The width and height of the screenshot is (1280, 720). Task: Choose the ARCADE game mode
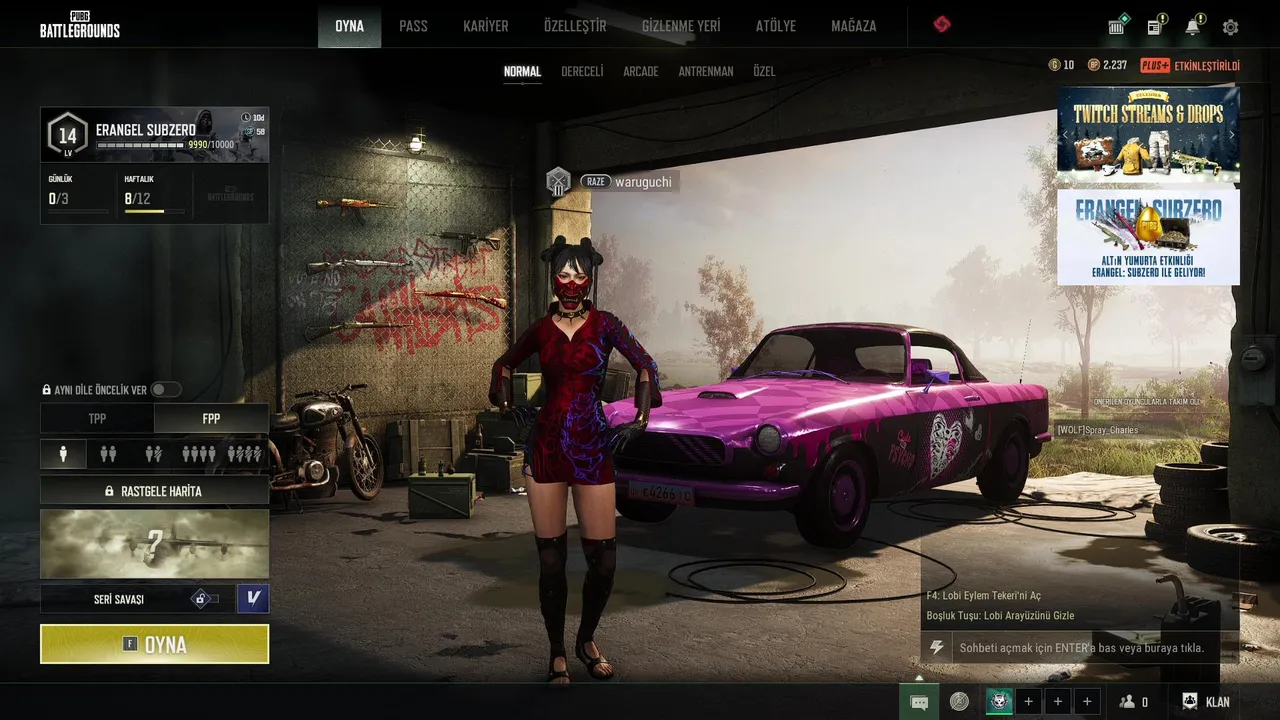(x=641, y=72)
